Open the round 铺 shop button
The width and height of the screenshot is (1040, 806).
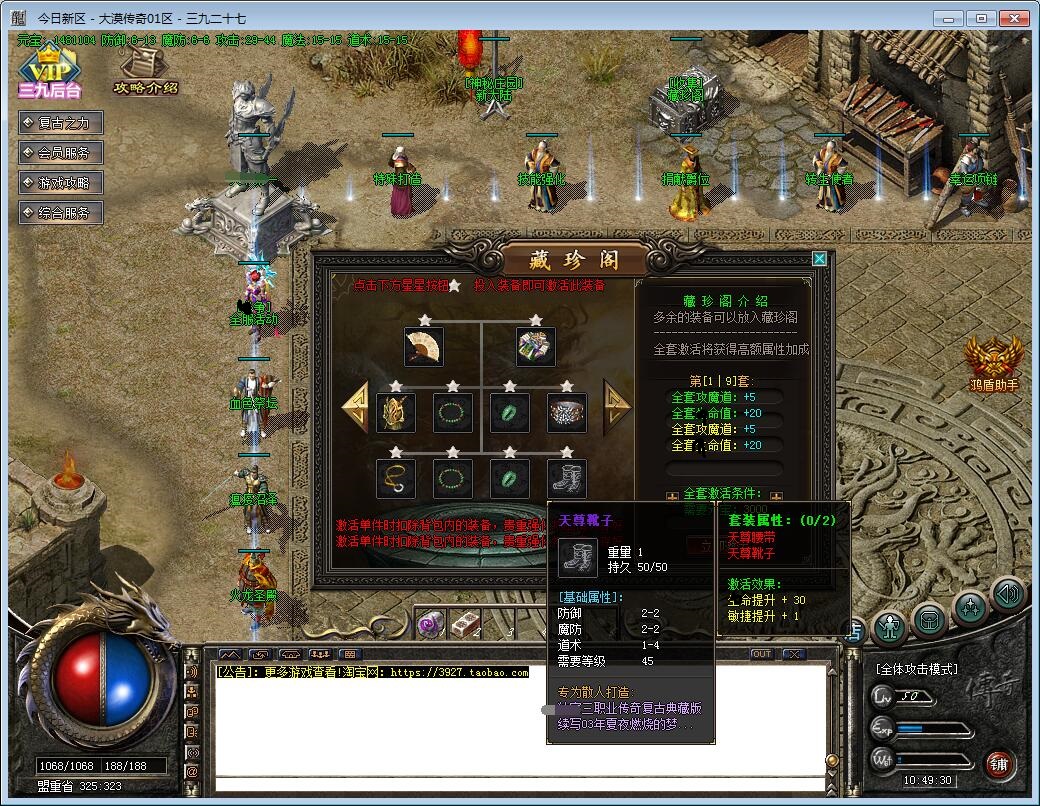point(998,765)
